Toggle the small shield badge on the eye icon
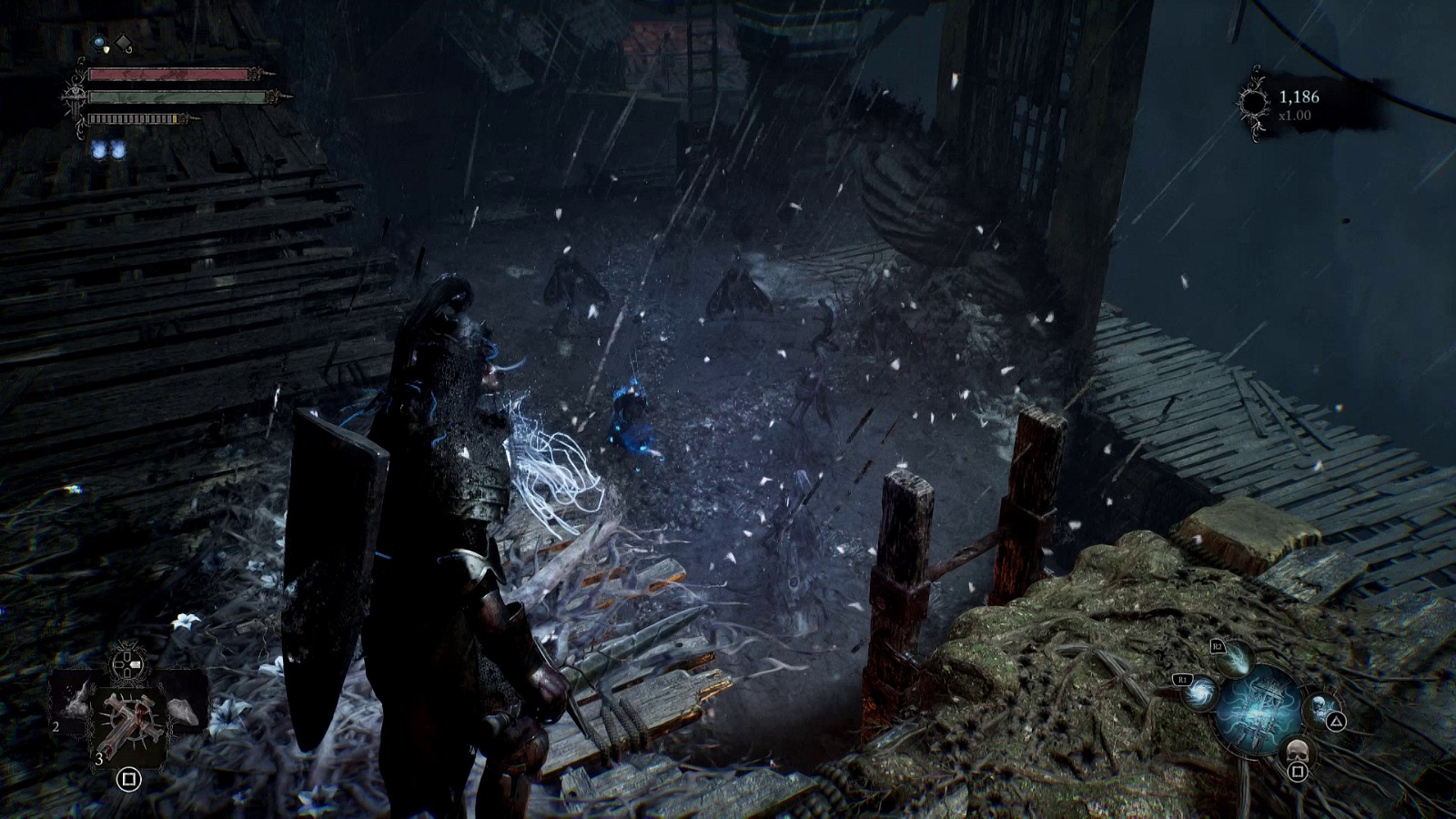 click(106, 50)
